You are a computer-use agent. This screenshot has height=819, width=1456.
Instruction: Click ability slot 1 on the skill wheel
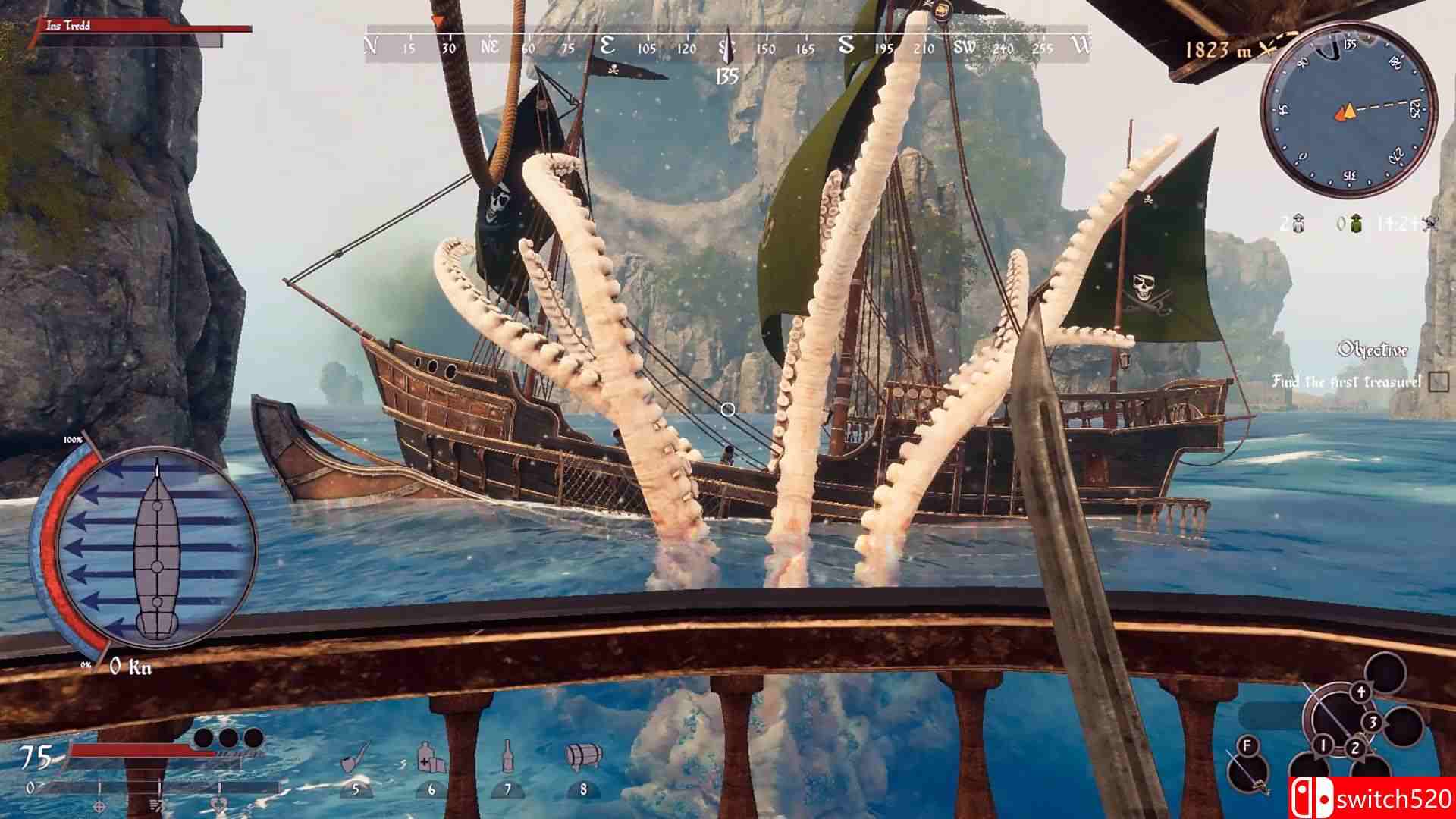click(1324, 745)
